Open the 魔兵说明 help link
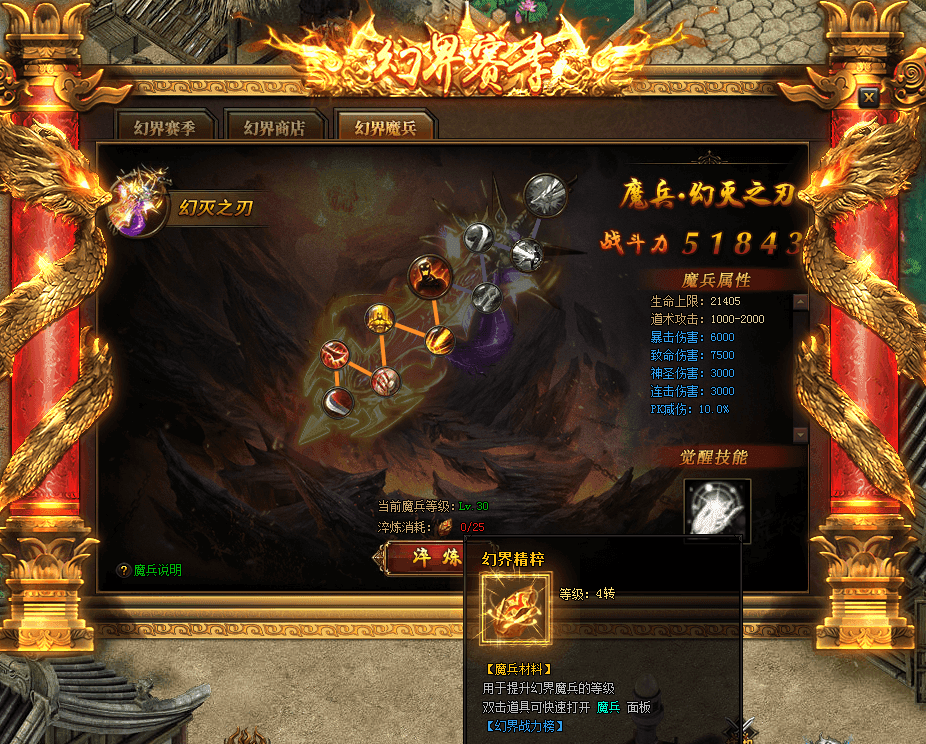The width and height of the screenshot is (926, 744). click(157, 570)
